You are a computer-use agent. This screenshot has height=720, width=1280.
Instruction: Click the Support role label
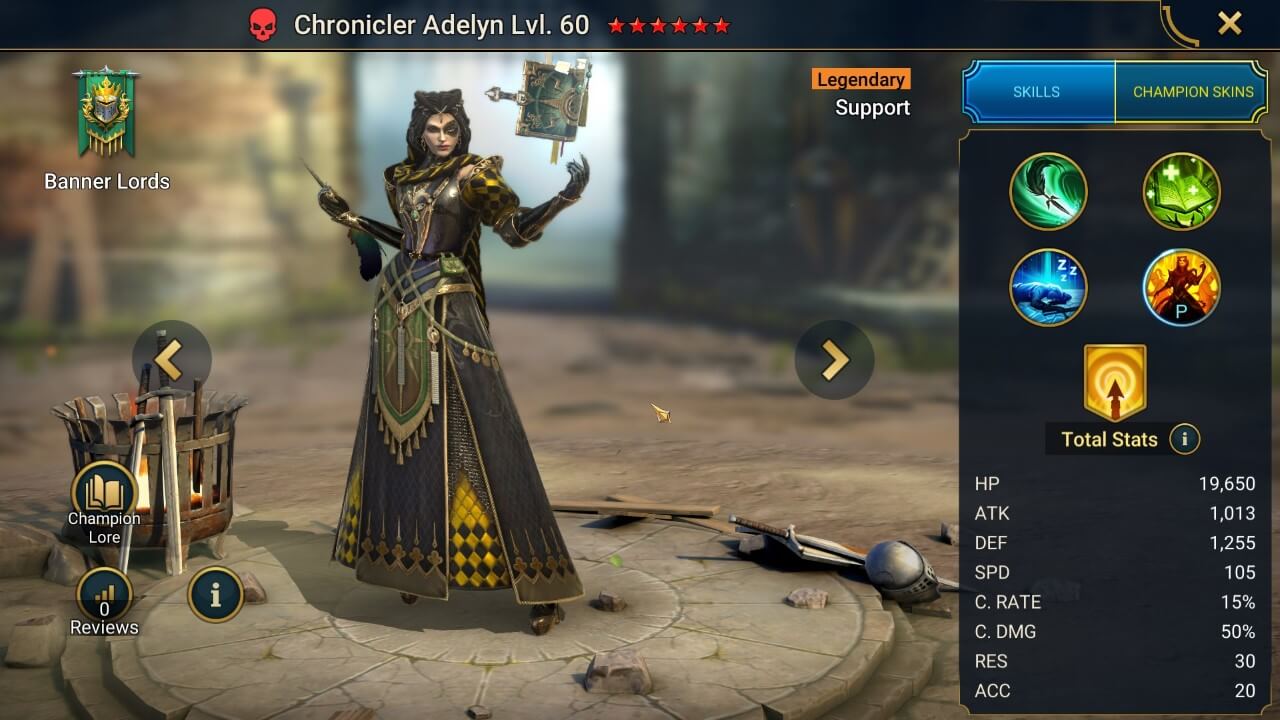coord(872,108)
